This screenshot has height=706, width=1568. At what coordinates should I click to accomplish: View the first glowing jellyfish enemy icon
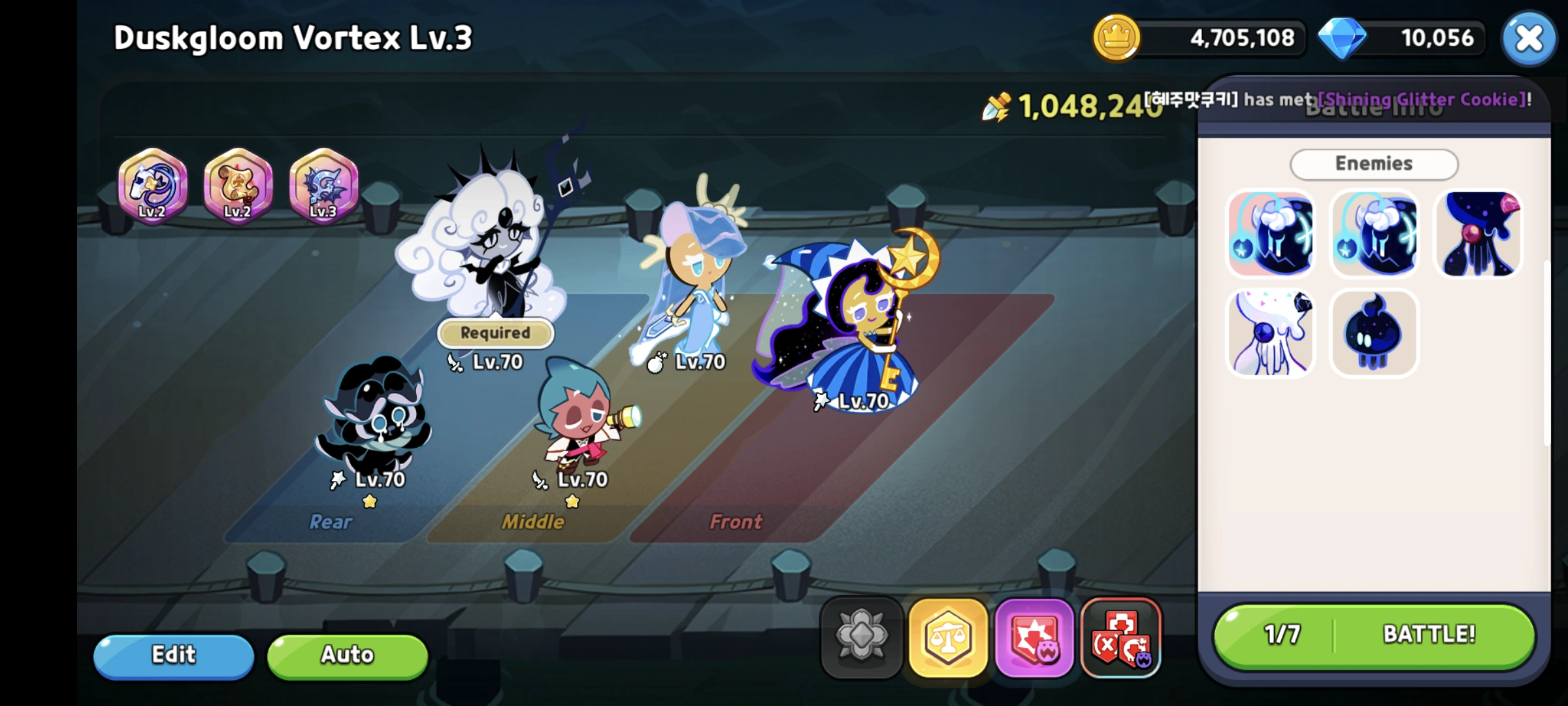click(1270, 235)
